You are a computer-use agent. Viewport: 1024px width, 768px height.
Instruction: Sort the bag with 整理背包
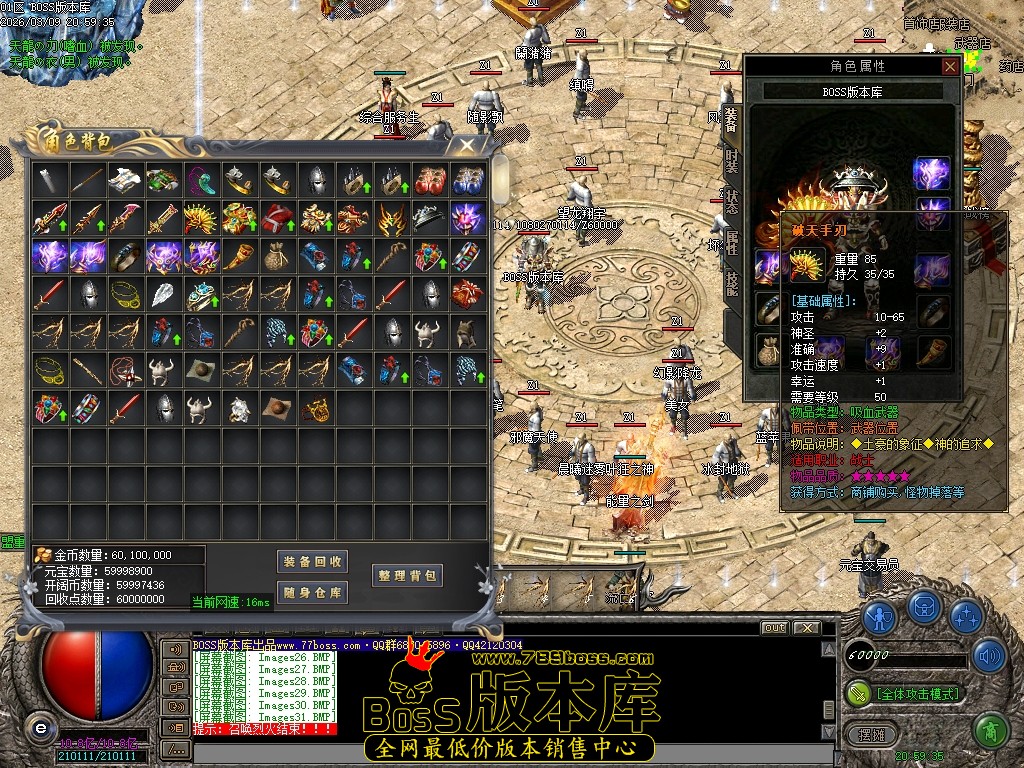point(407,576)
